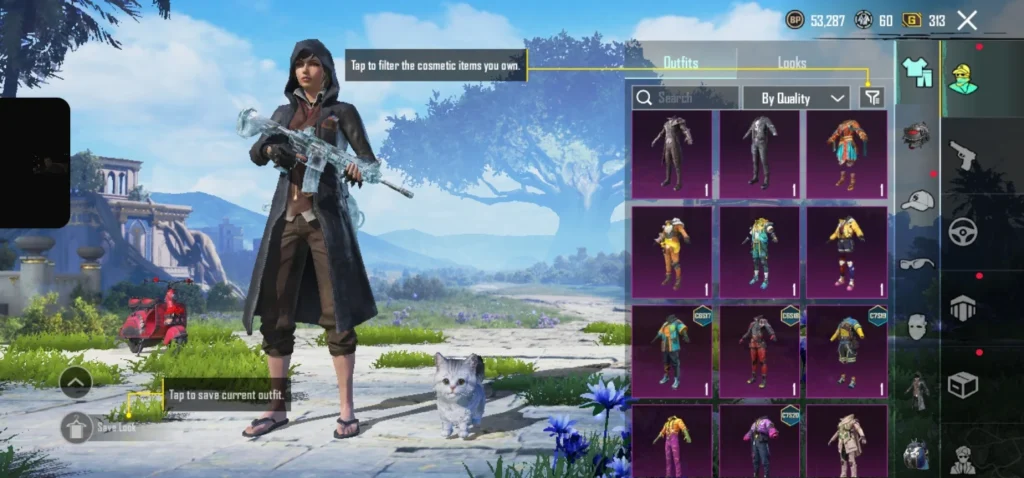Select the cap headwear category
Screen dimensions: 1024x478
click(917, 202)
